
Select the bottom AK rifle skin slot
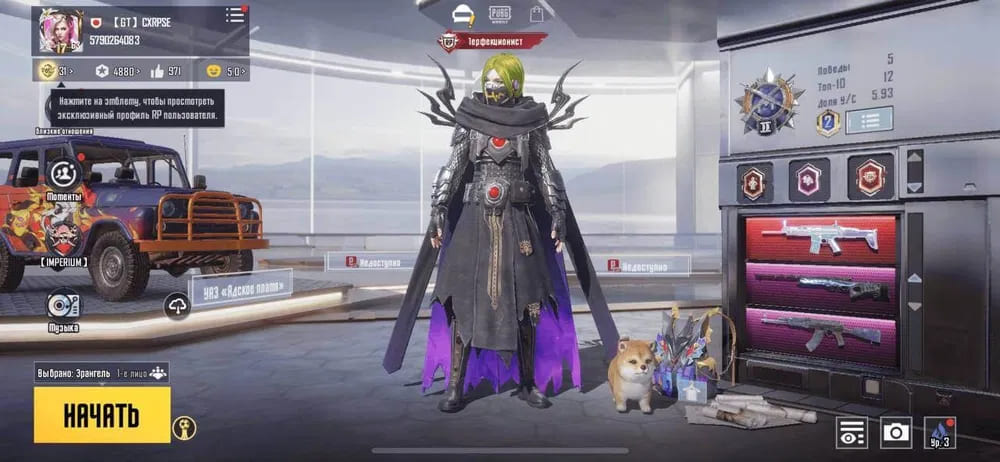coord(819,329)
